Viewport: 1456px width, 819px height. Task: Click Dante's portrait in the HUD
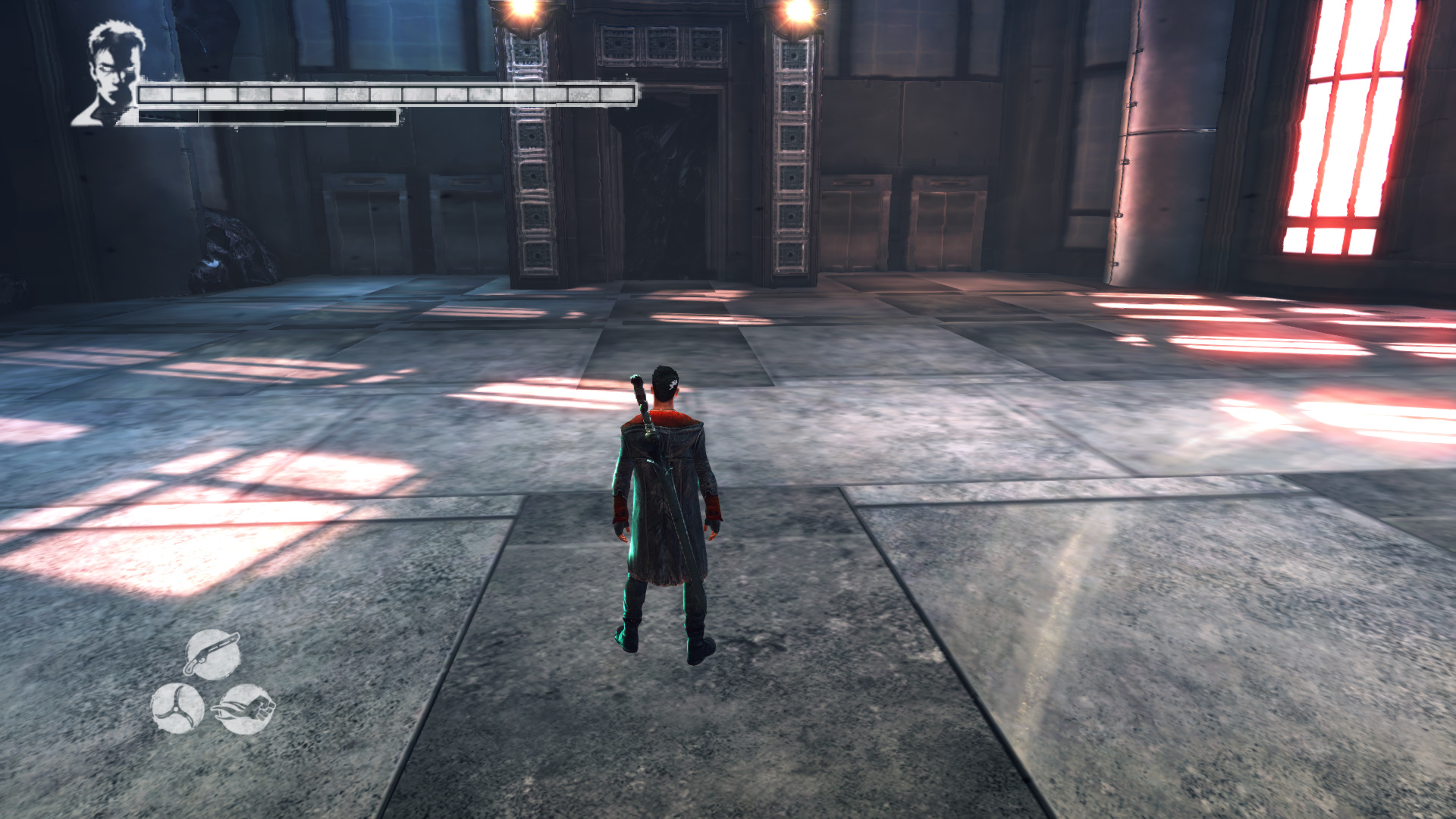click(x=111, y=74)
